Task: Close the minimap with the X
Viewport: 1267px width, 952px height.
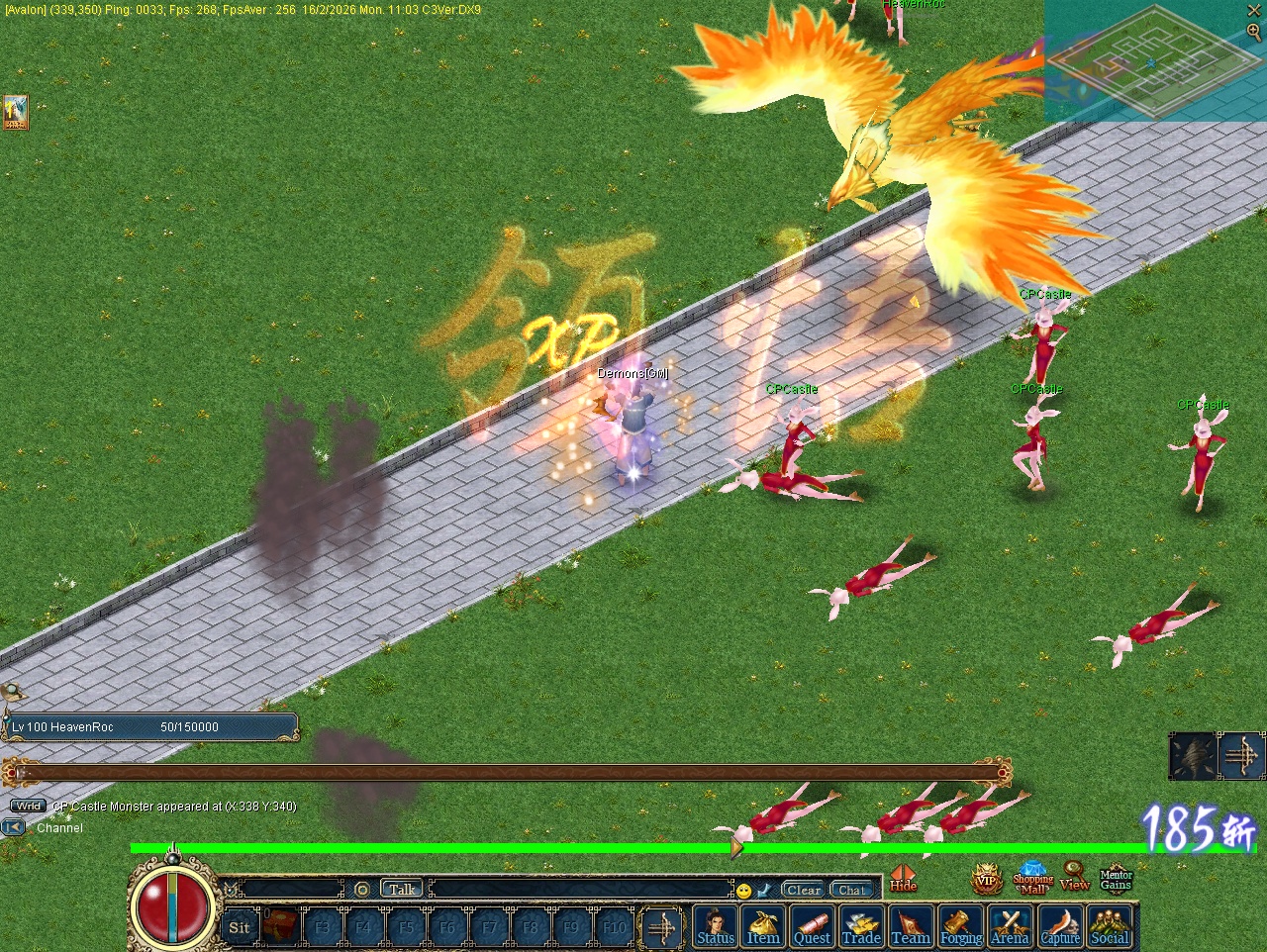Action: click(1254, 10)
